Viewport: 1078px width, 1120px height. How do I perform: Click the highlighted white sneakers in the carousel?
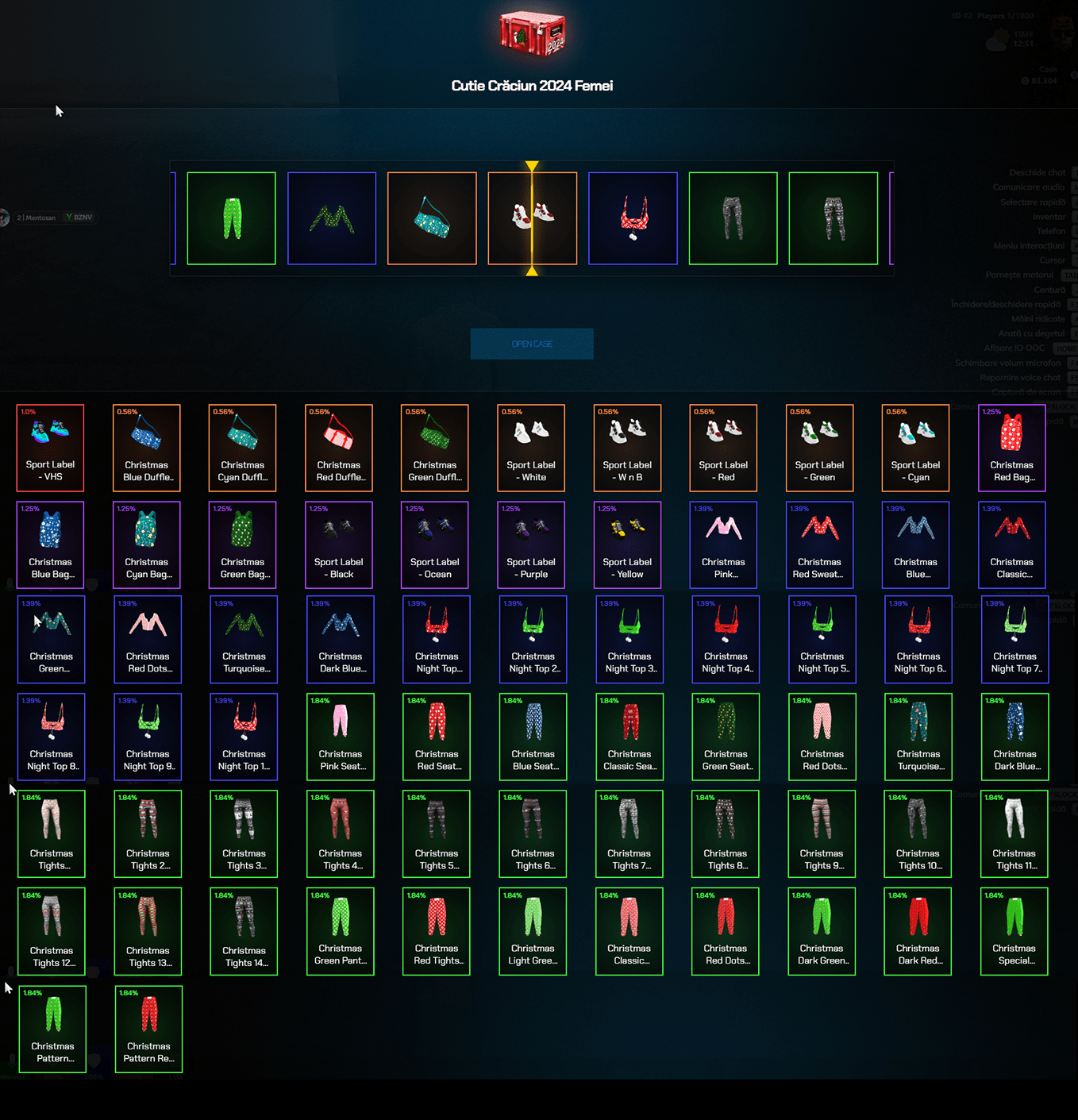tap(533, 217)
